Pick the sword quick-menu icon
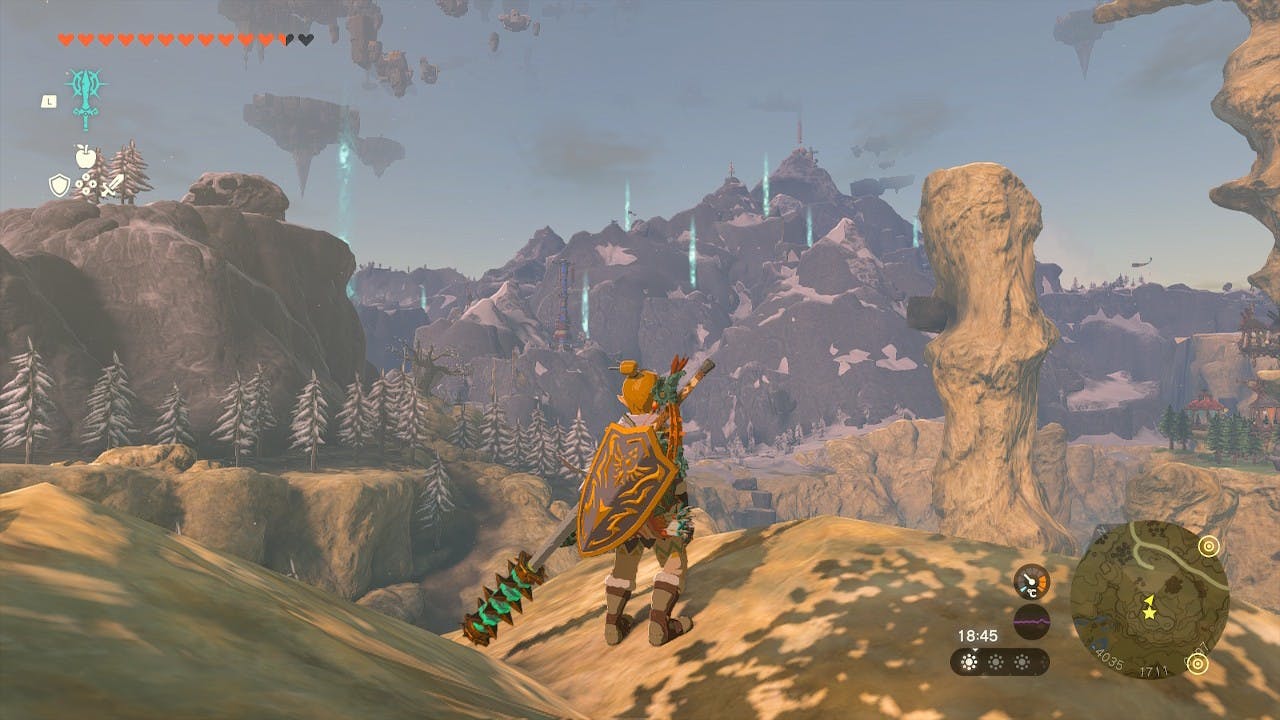This screenshot has width=1280, height=720. 111,185
